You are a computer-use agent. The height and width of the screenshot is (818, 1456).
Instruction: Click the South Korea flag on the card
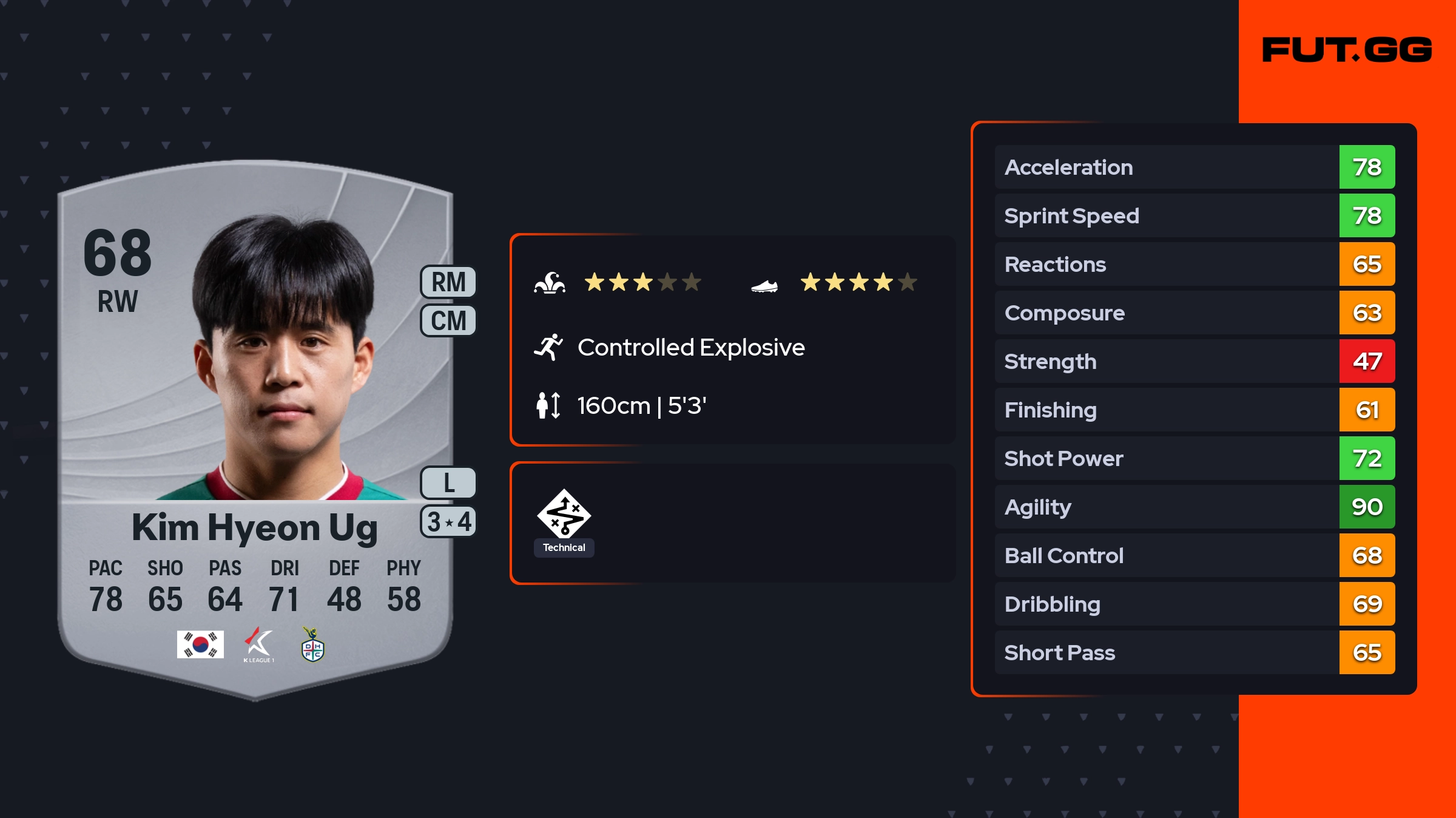point(200,644)
